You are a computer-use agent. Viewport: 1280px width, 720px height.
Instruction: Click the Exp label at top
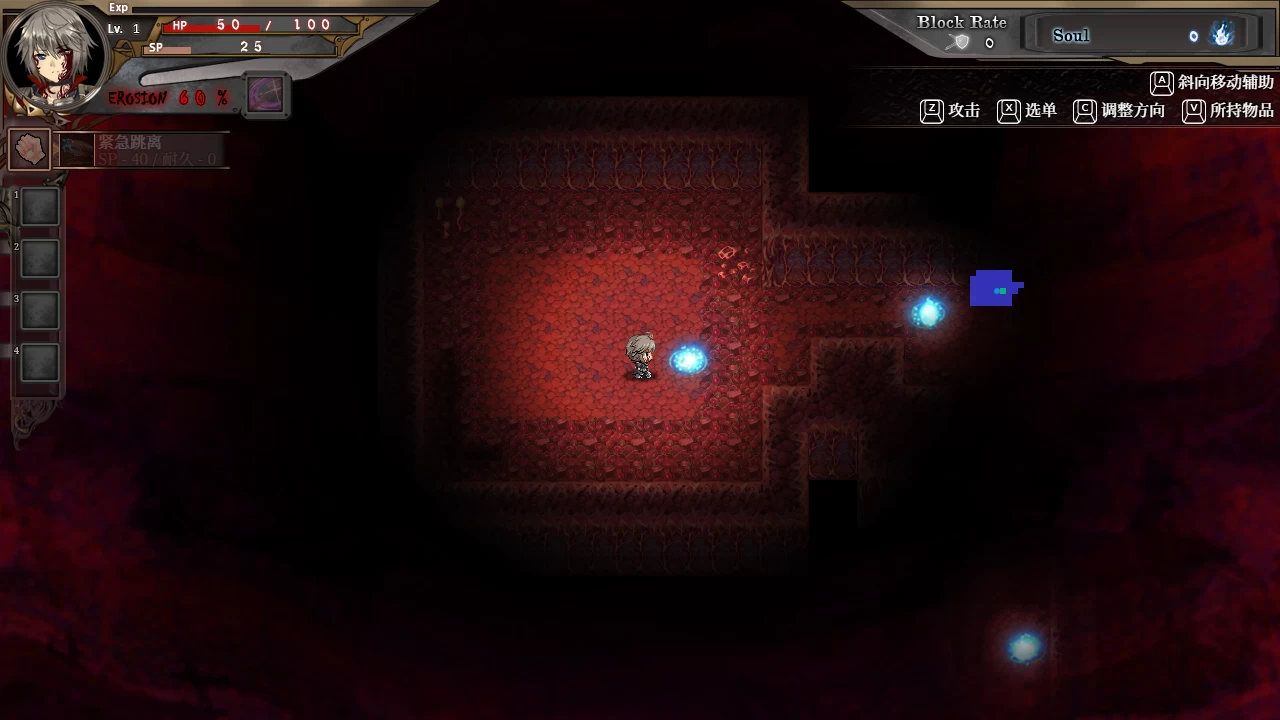pyautogui.click(x=117, y=7)
